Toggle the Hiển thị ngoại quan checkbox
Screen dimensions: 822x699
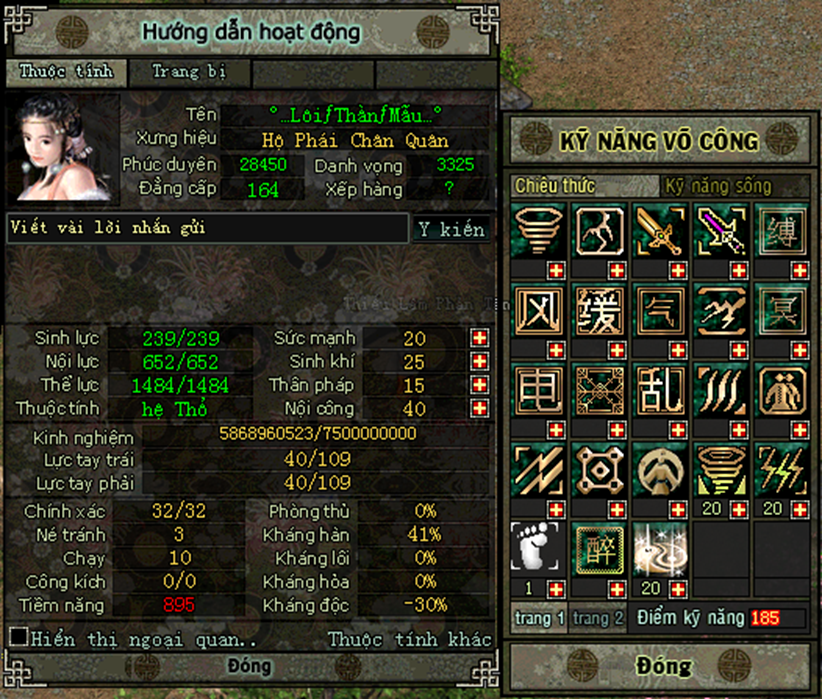18,637
